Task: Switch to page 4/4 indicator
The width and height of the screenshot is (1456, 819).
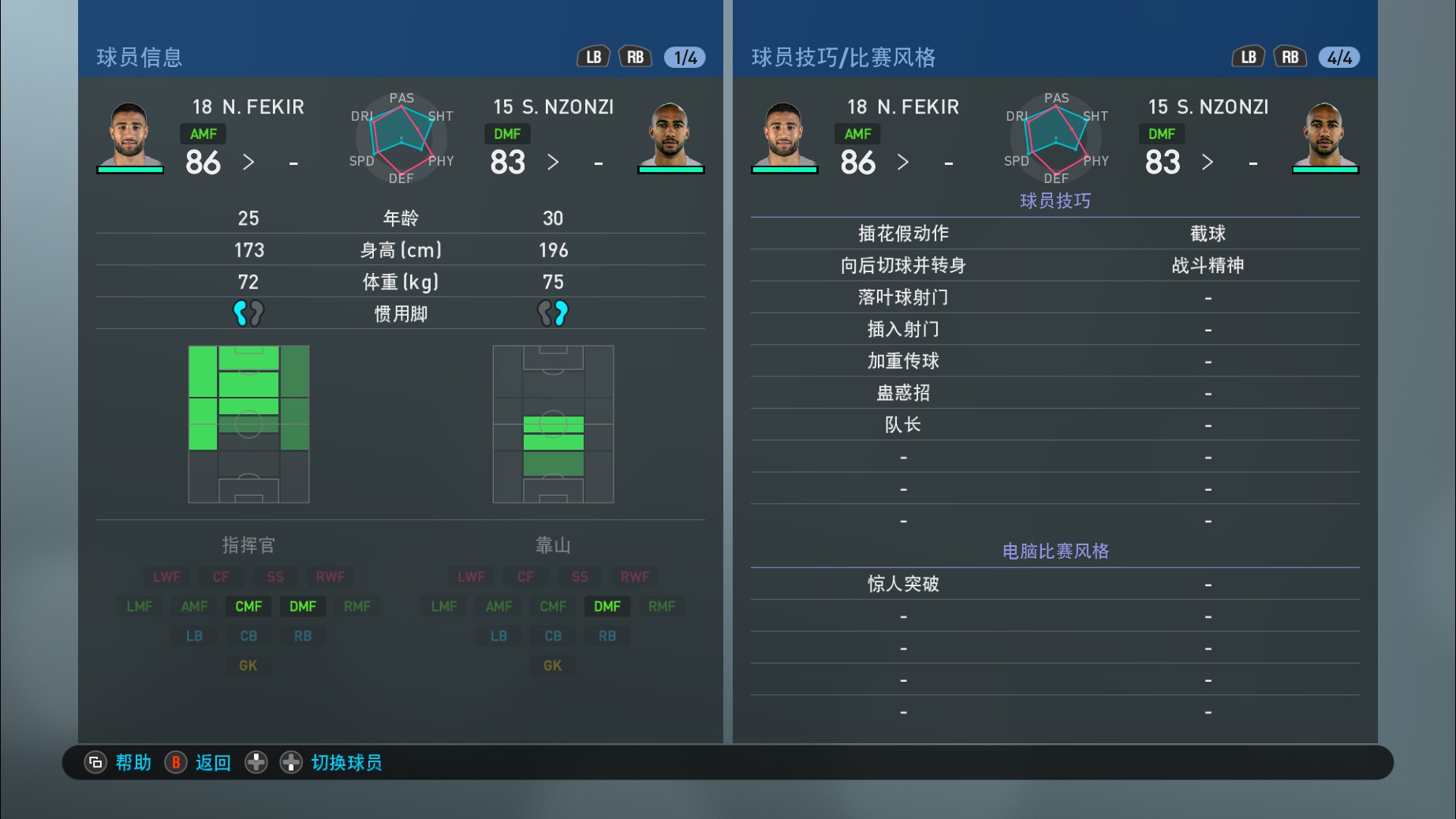Action: tap(1338, 56)
